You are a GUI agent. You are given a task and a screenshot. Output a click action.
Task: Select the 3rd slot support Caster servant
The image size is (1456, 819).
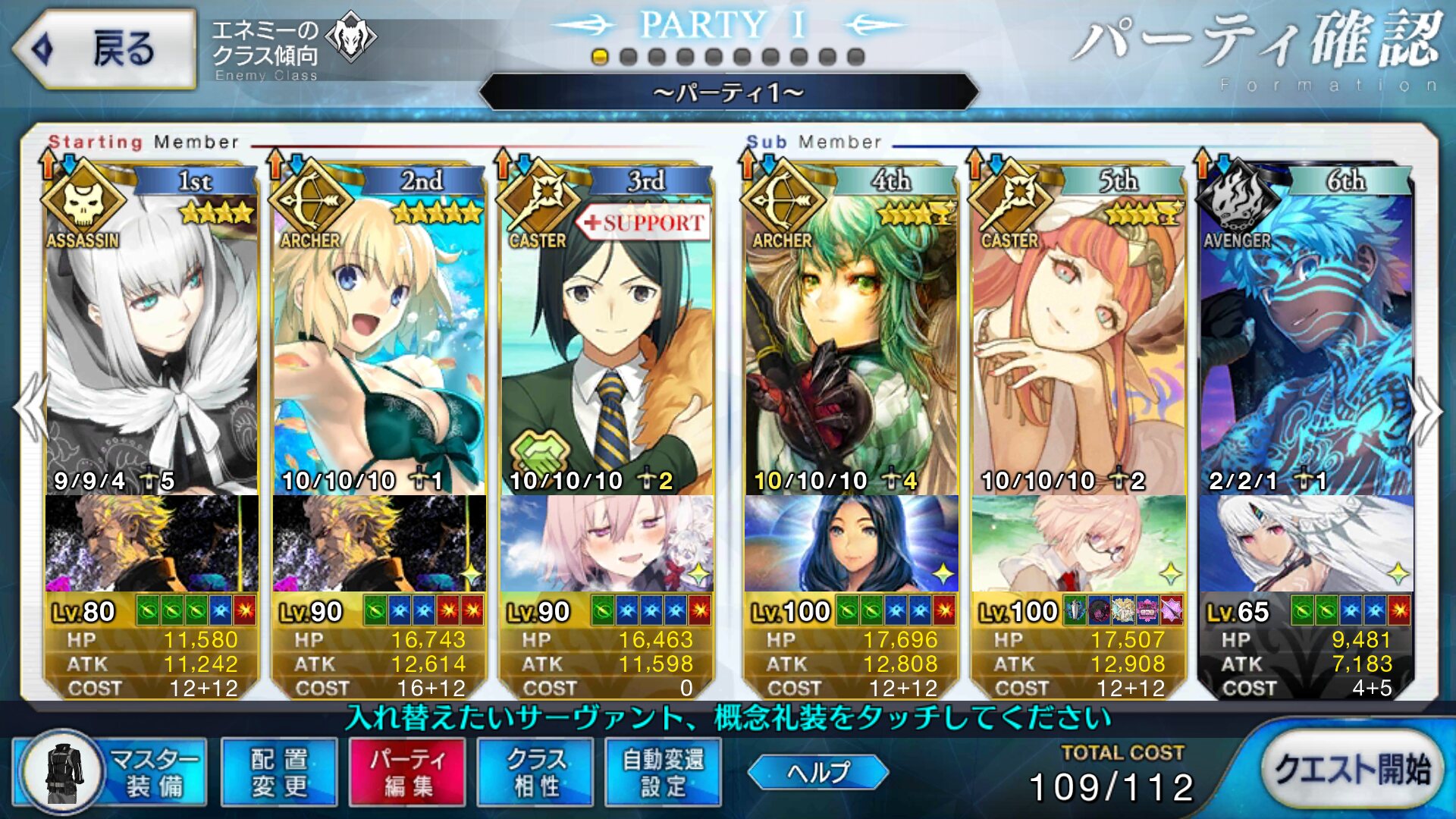(x=607, y=341)
